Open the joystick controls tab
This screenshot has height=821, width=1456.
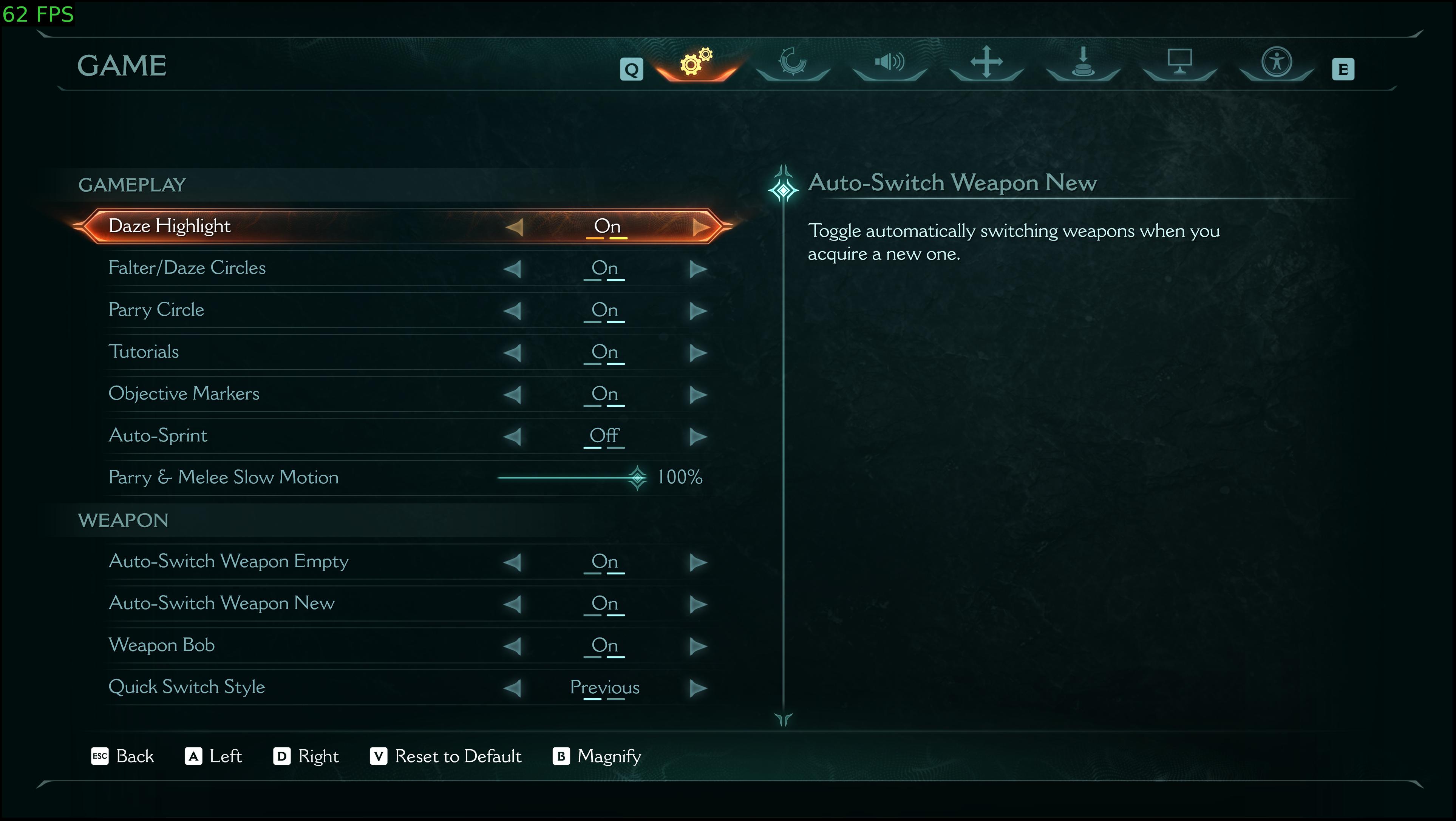click(1082, 62)
